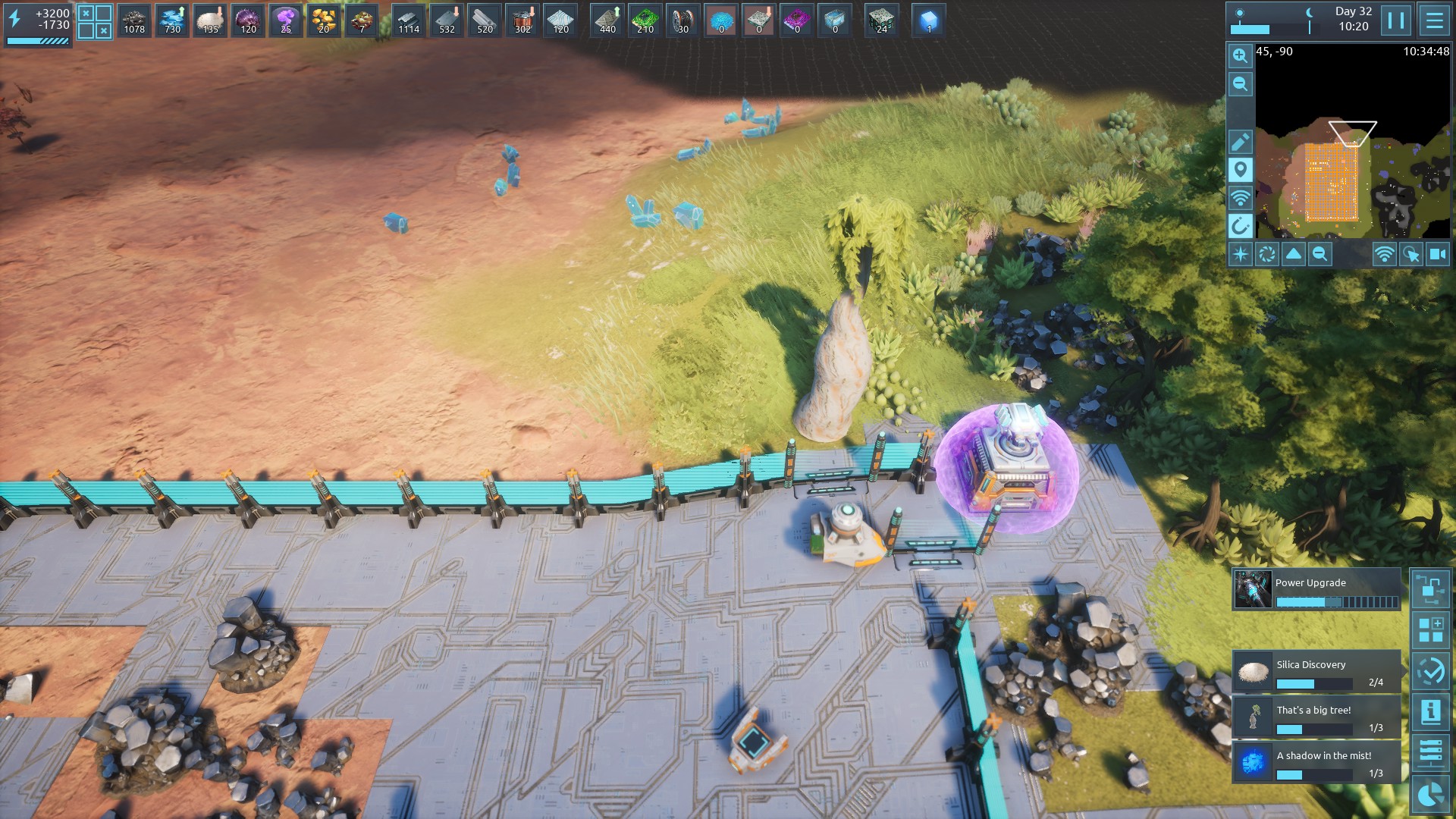Open the research tree panel button

pyautogui.click(x=1430, y=589)
